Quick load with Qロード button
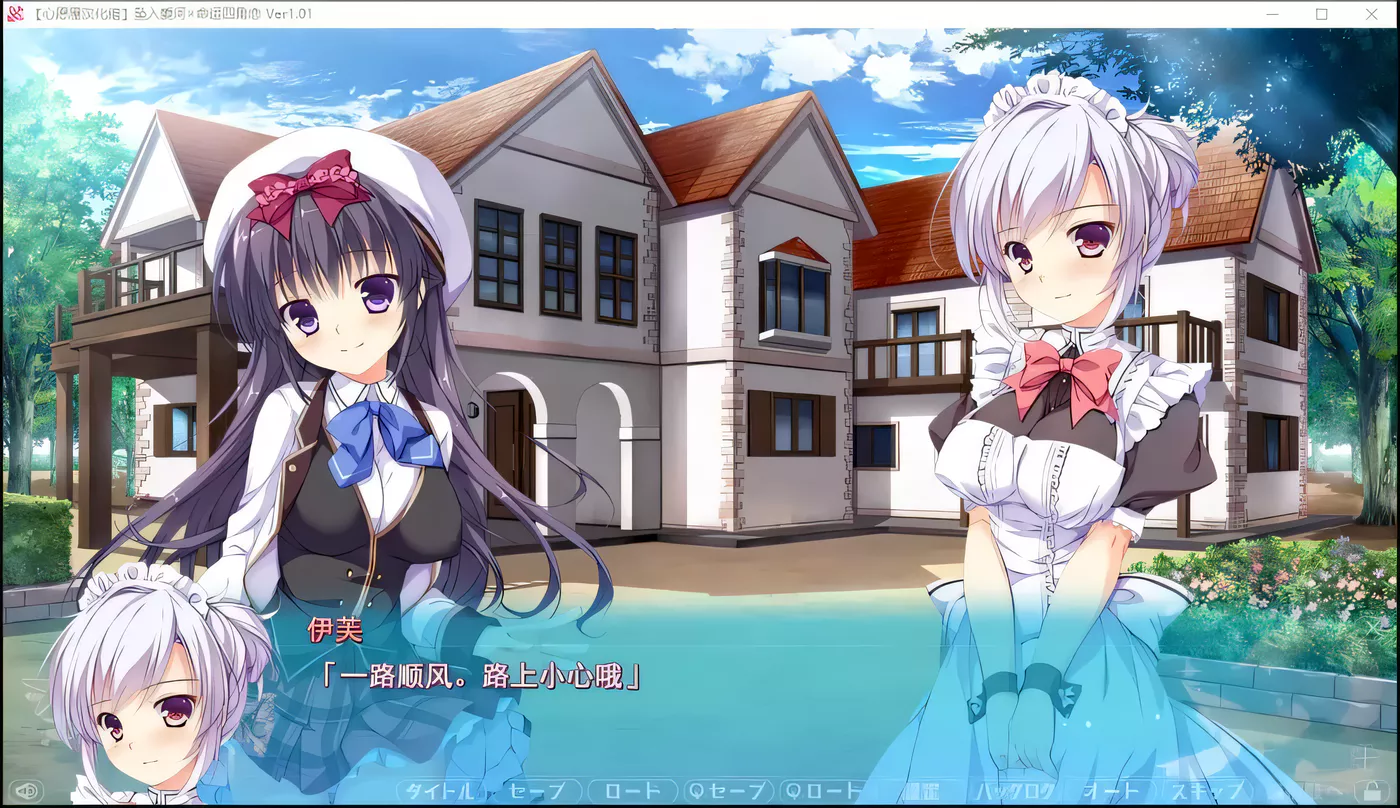The width and height of the screenshot is (1400, 808). point(823,792)
